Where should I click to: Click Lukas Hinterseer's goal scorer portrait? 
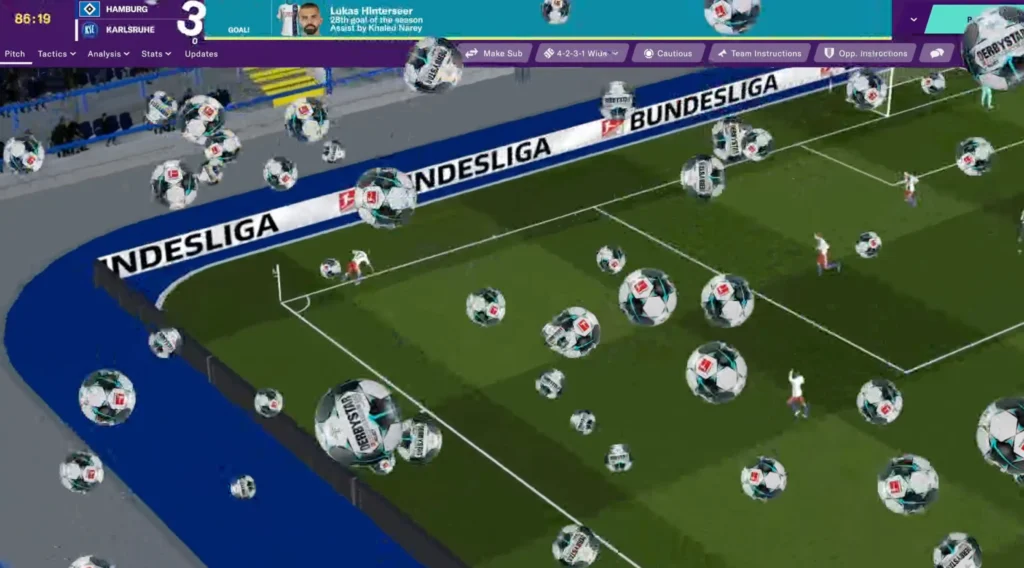click(x=309, y=19)
